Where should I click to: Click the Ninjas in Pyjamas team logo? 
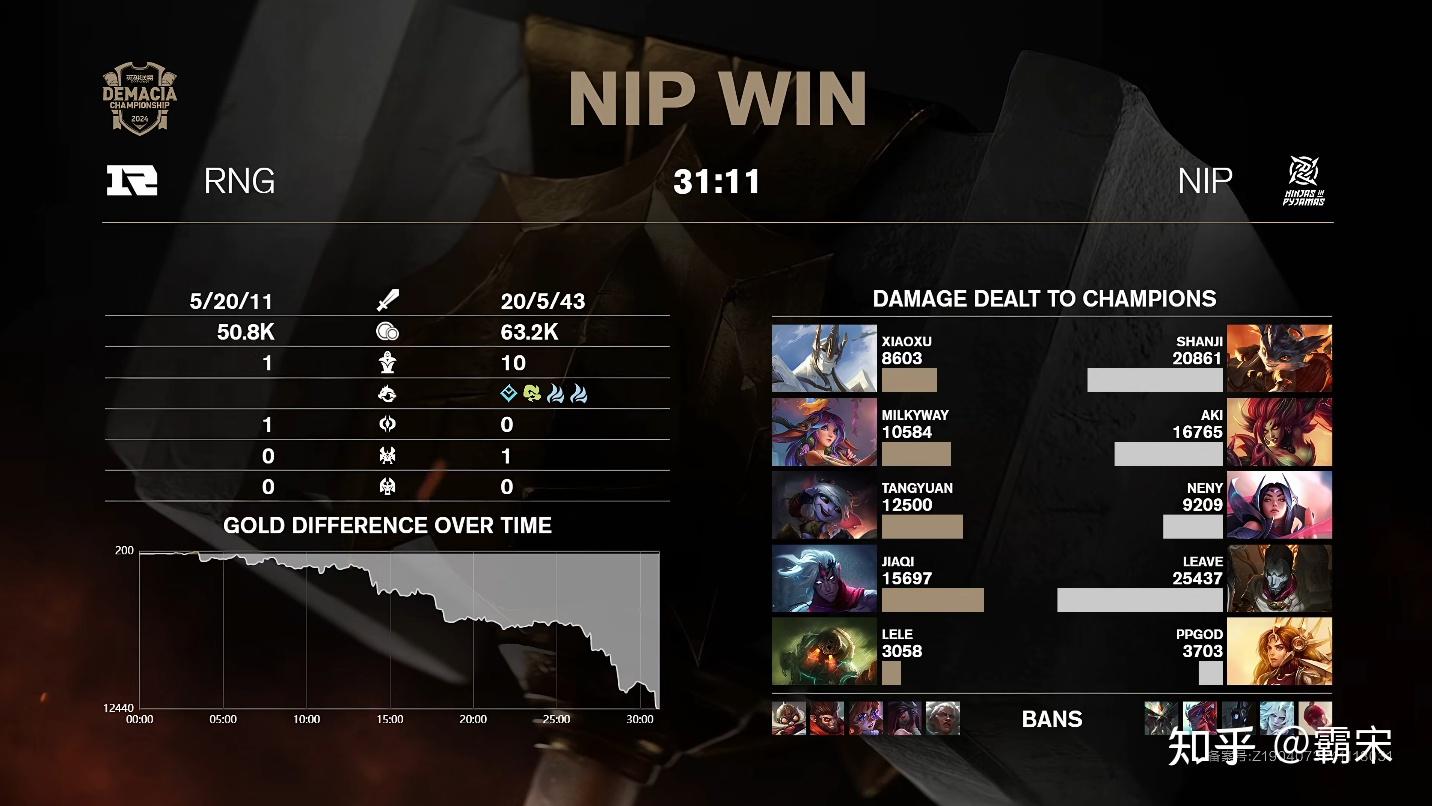tap(1304, 181)
